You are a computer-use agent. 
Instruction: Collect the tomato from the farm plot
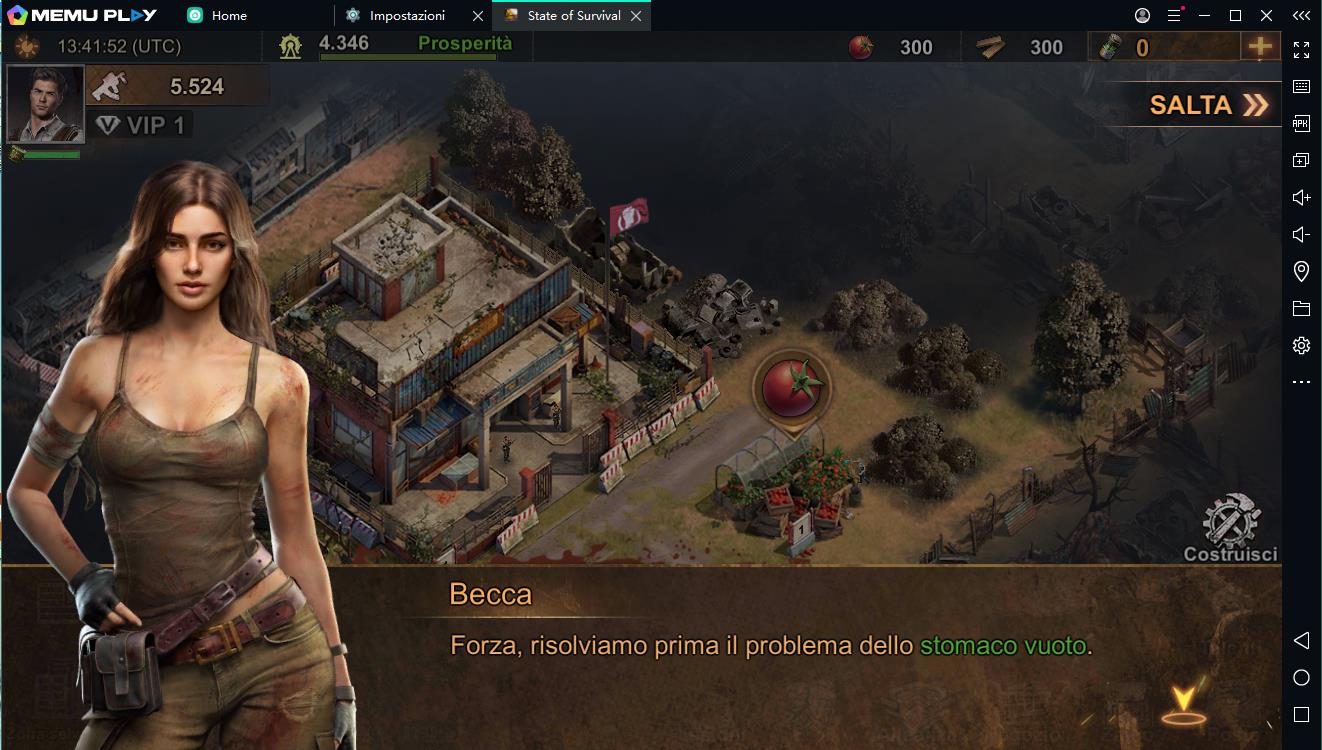click(792, 388)
